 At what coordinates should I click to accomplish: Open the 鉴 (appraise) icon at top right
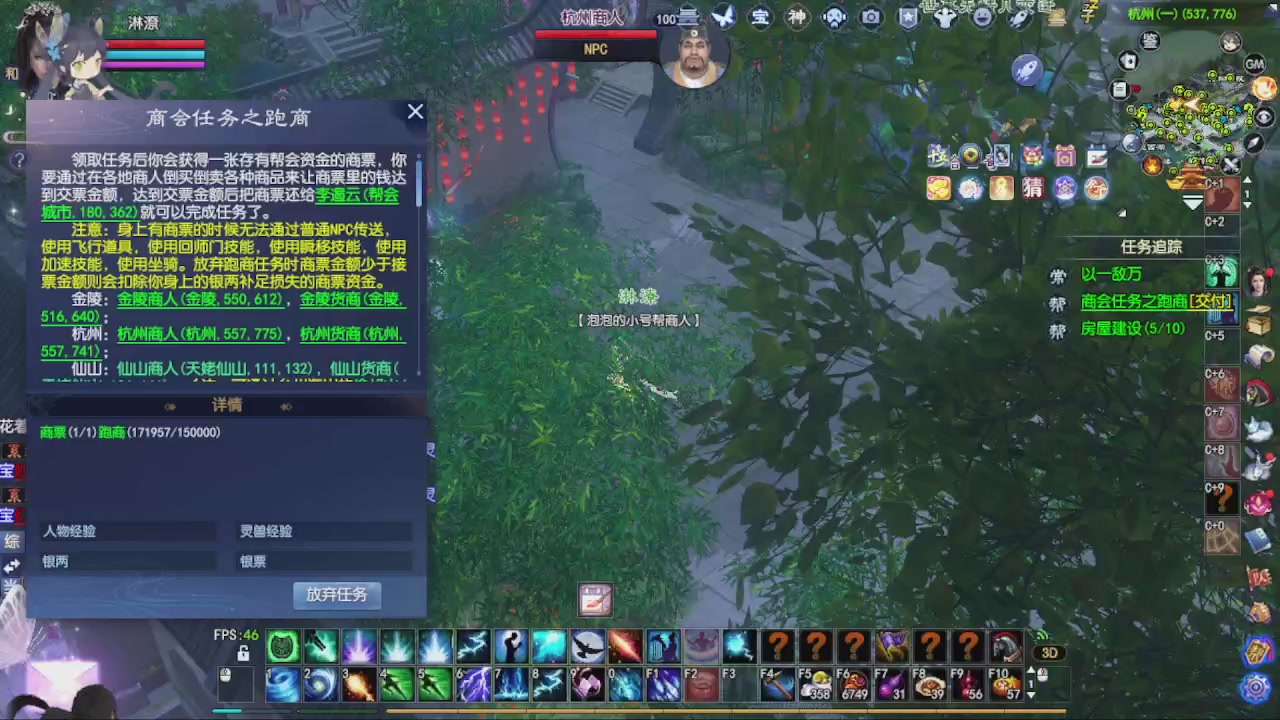(x=1150, y=43)
